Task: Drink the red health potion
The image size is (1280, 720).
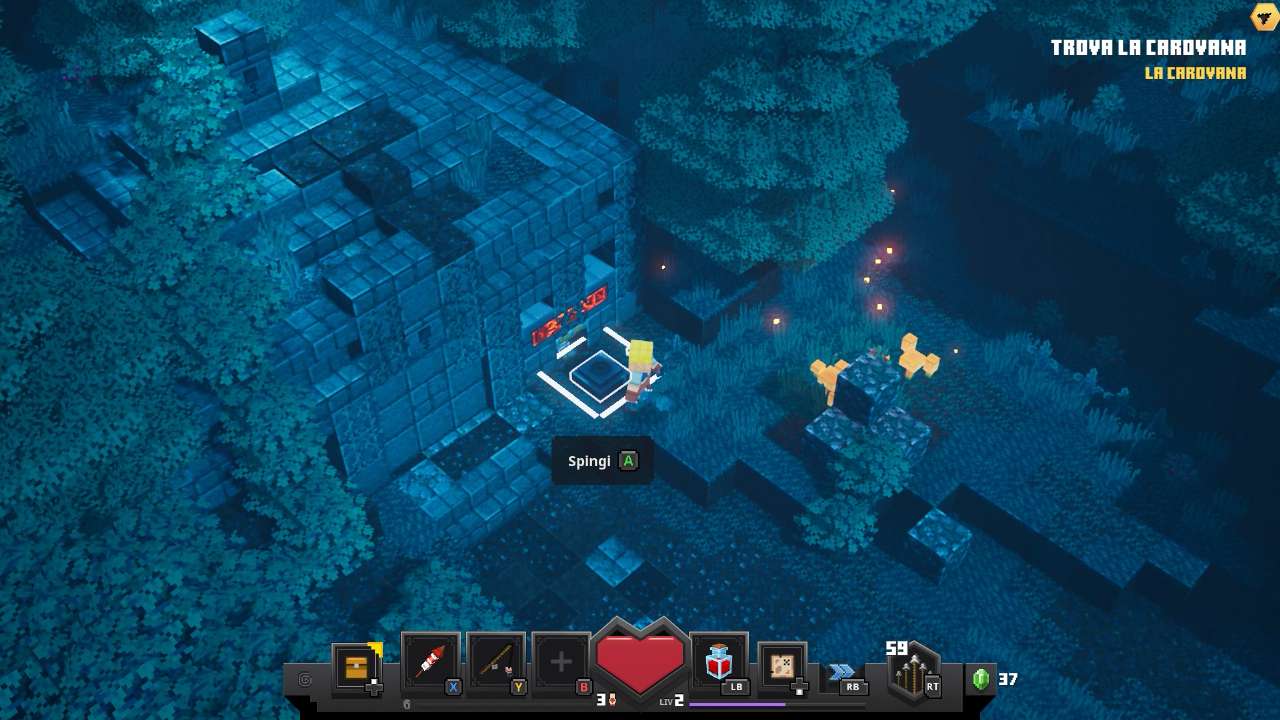Action: click(719, 661)
